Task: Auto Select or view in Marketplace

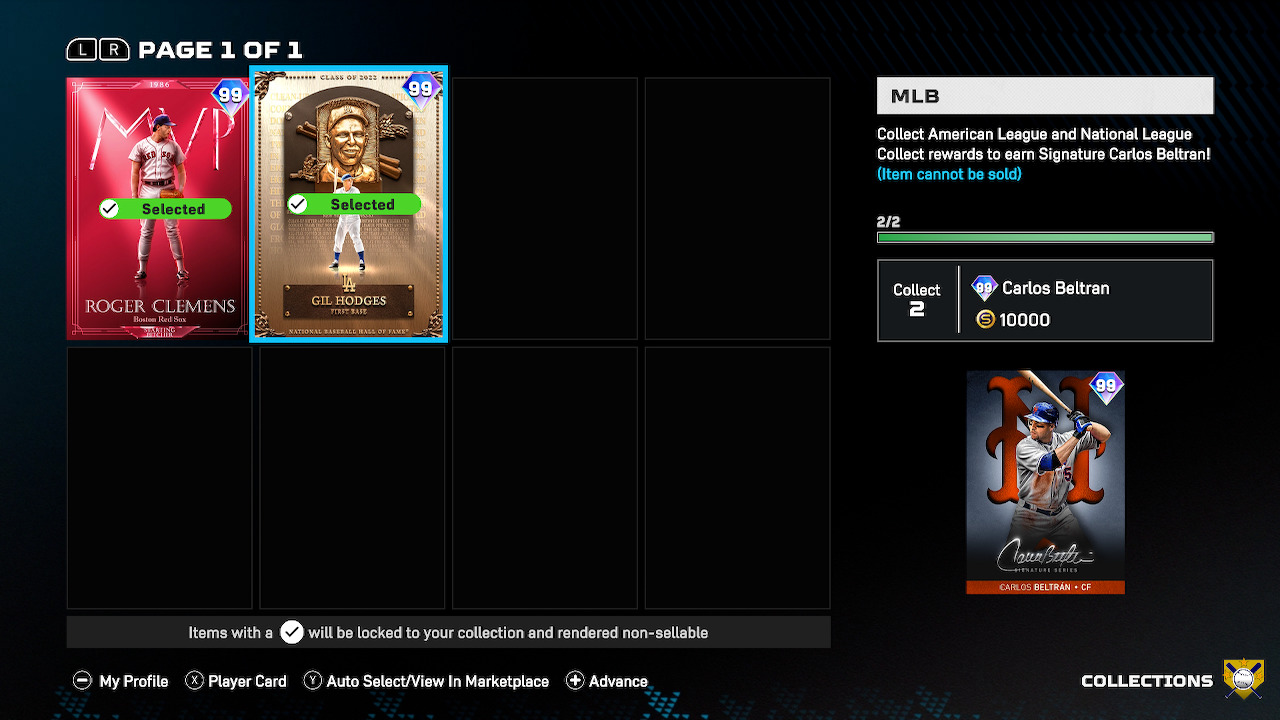Action: (426, 681)
